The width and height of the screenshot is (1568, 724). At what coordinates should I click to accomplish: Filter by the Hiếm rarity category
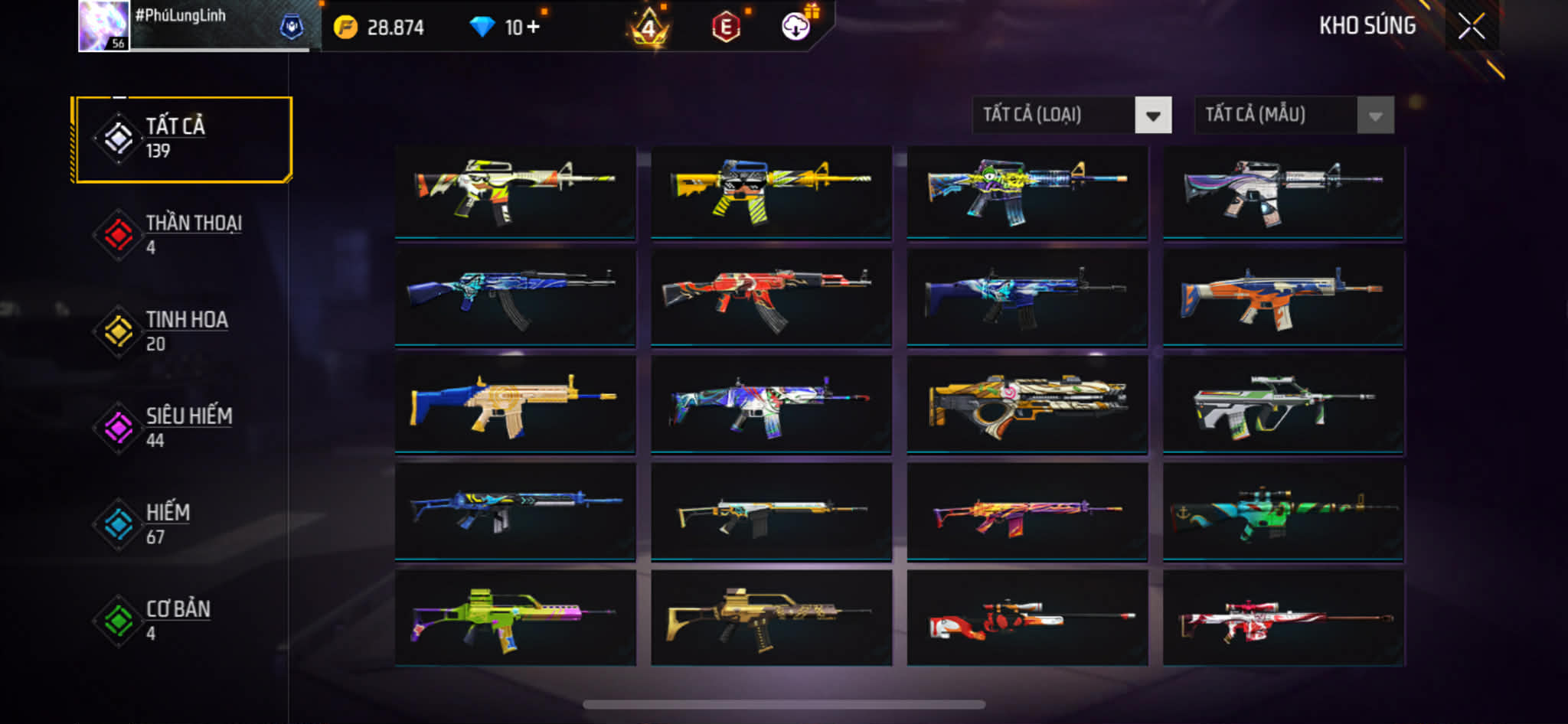(x=182, y=524)
